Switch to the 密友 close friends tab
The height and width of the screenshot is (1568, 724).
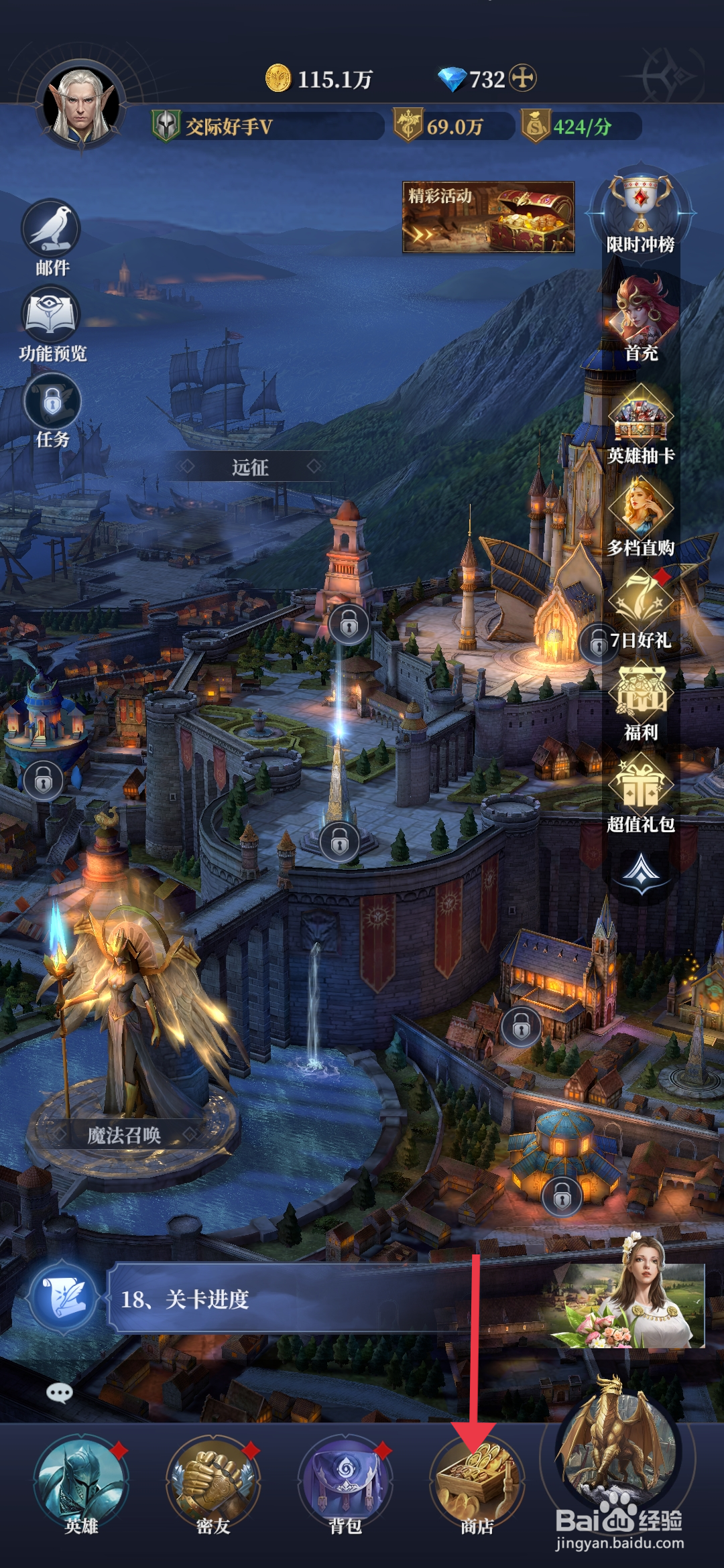[213, 1482]
